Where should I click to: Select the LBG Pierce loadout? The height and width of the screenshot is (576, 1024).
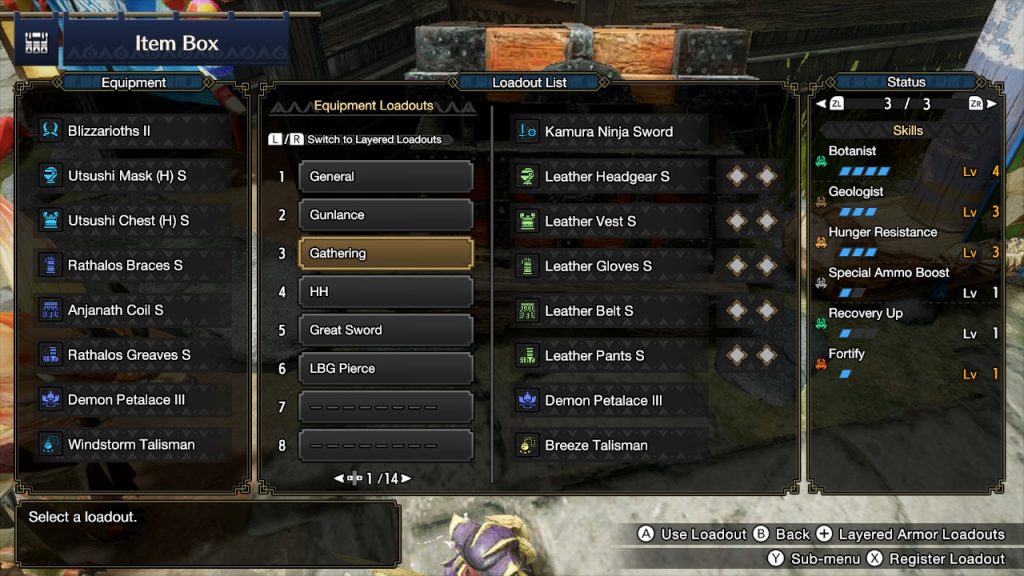click(385, 369)
